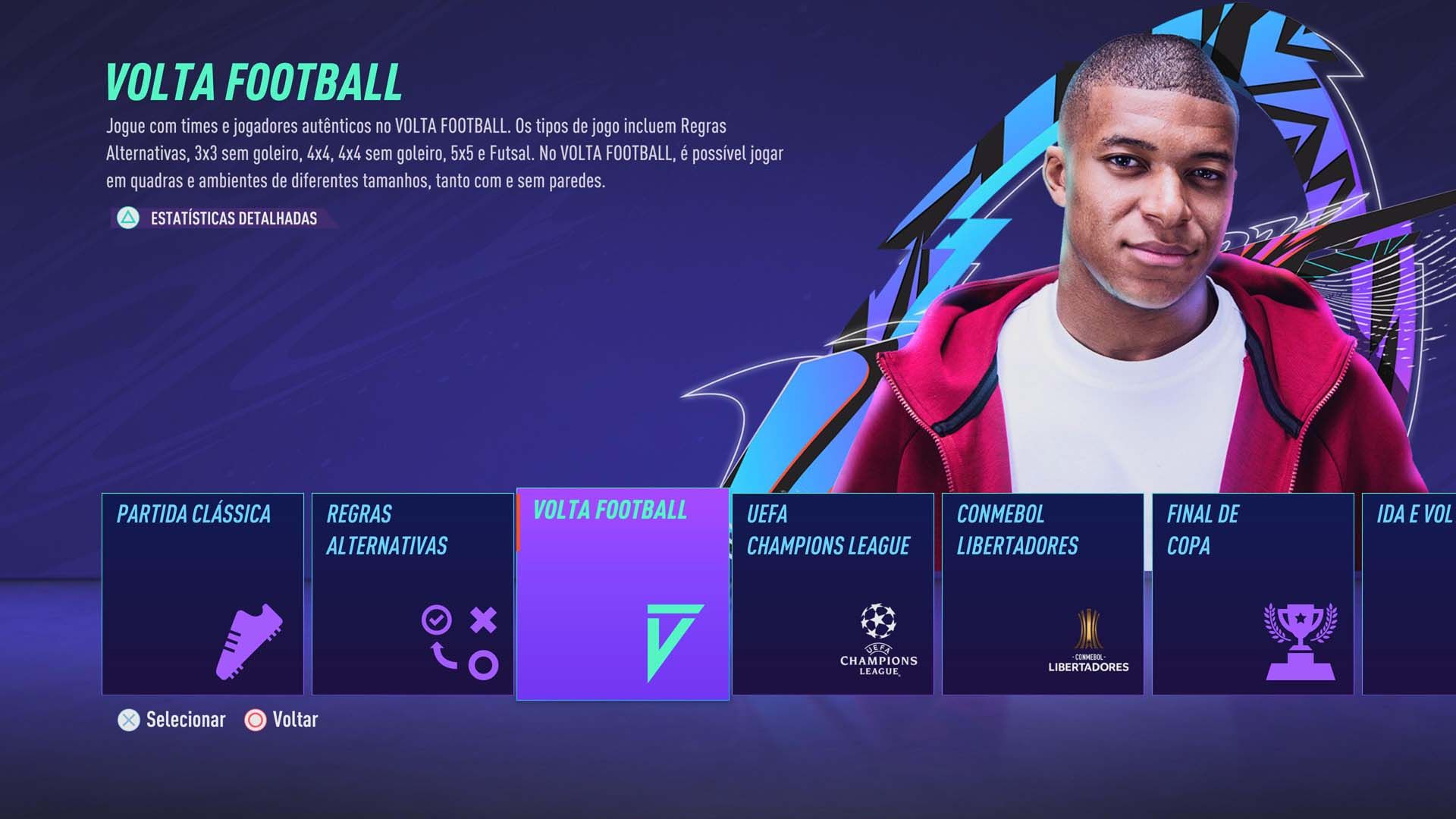Click the circle button icon beside Voltar

pyautogui.click(x=256, y=720)
